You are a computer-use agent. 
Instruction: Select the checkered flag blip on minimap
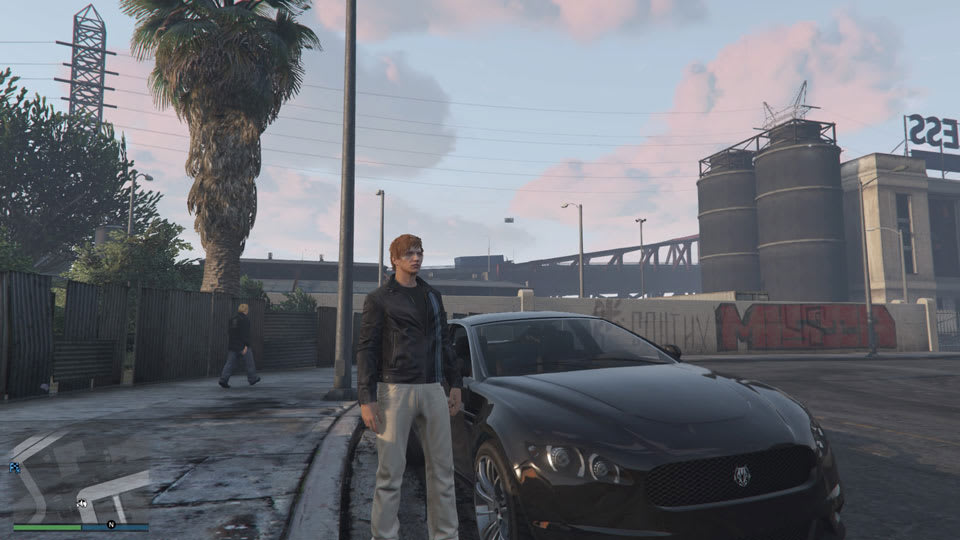coord(14,467)
